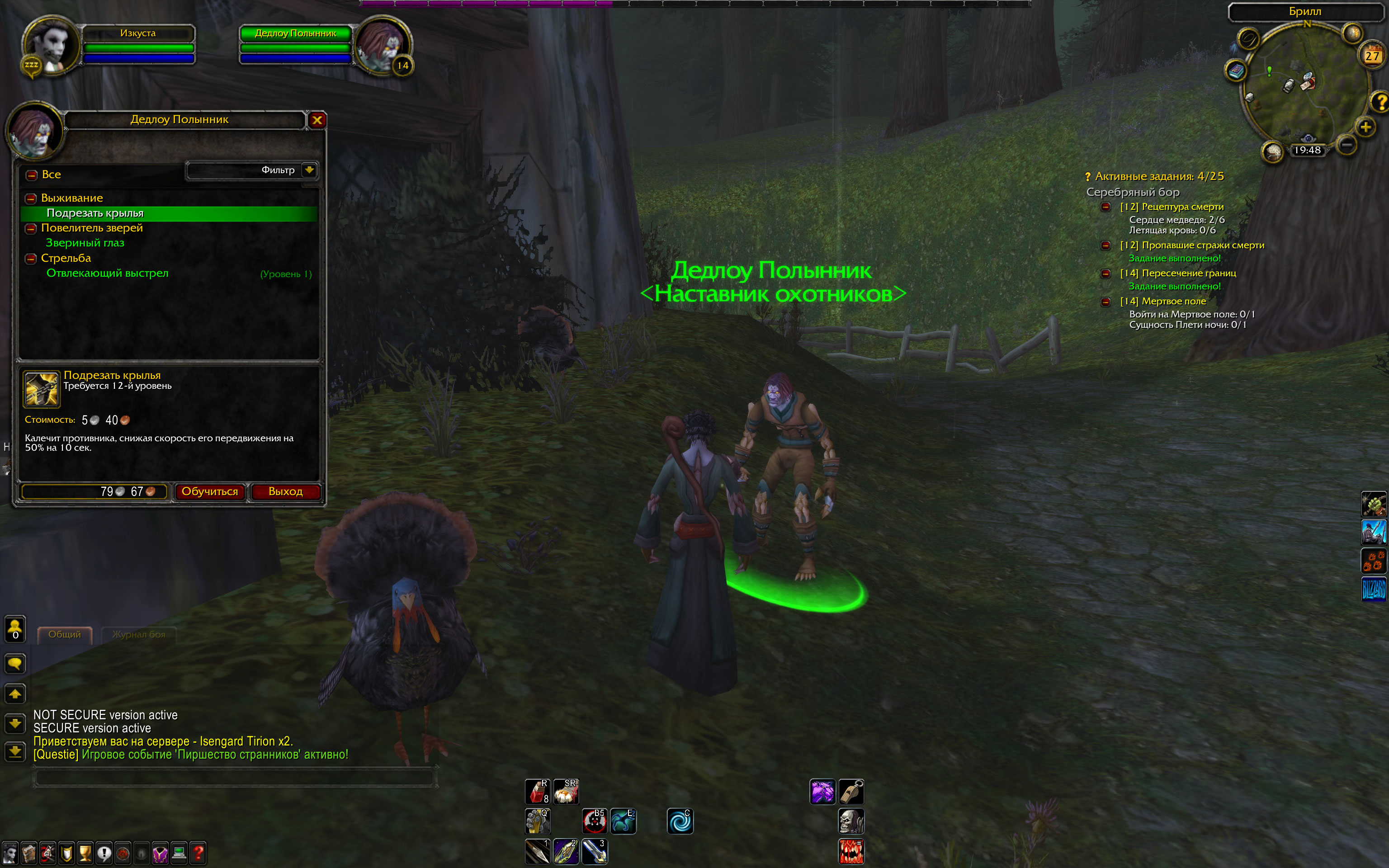Screen dimensions: 1389x868
Task: Zoom in the minimap with the plus button
Action: (x=1365, y=127)
